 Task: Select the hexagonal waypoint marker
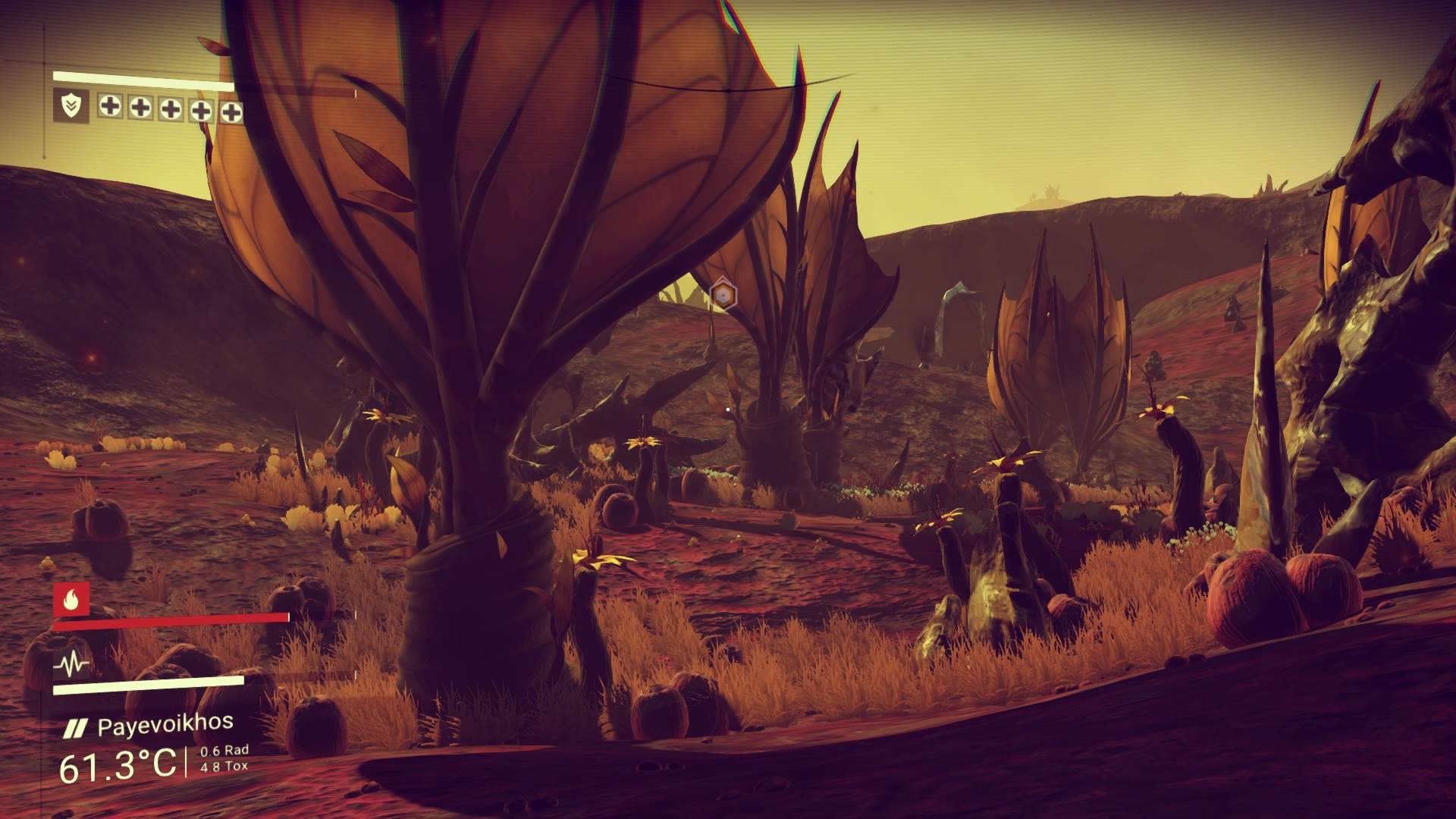pos(723,294)
